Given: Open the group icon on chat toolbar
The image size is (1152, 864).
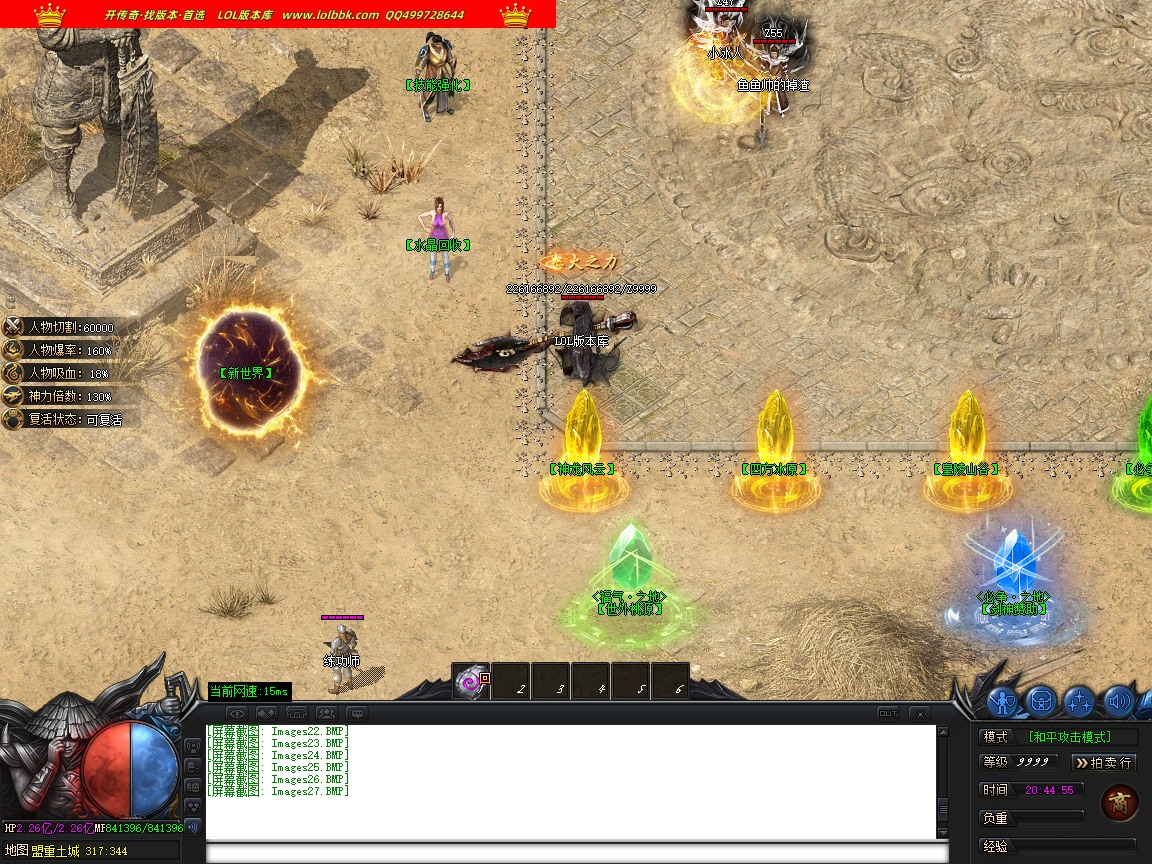Looking at the screenshot, I should tap(326, 713).
